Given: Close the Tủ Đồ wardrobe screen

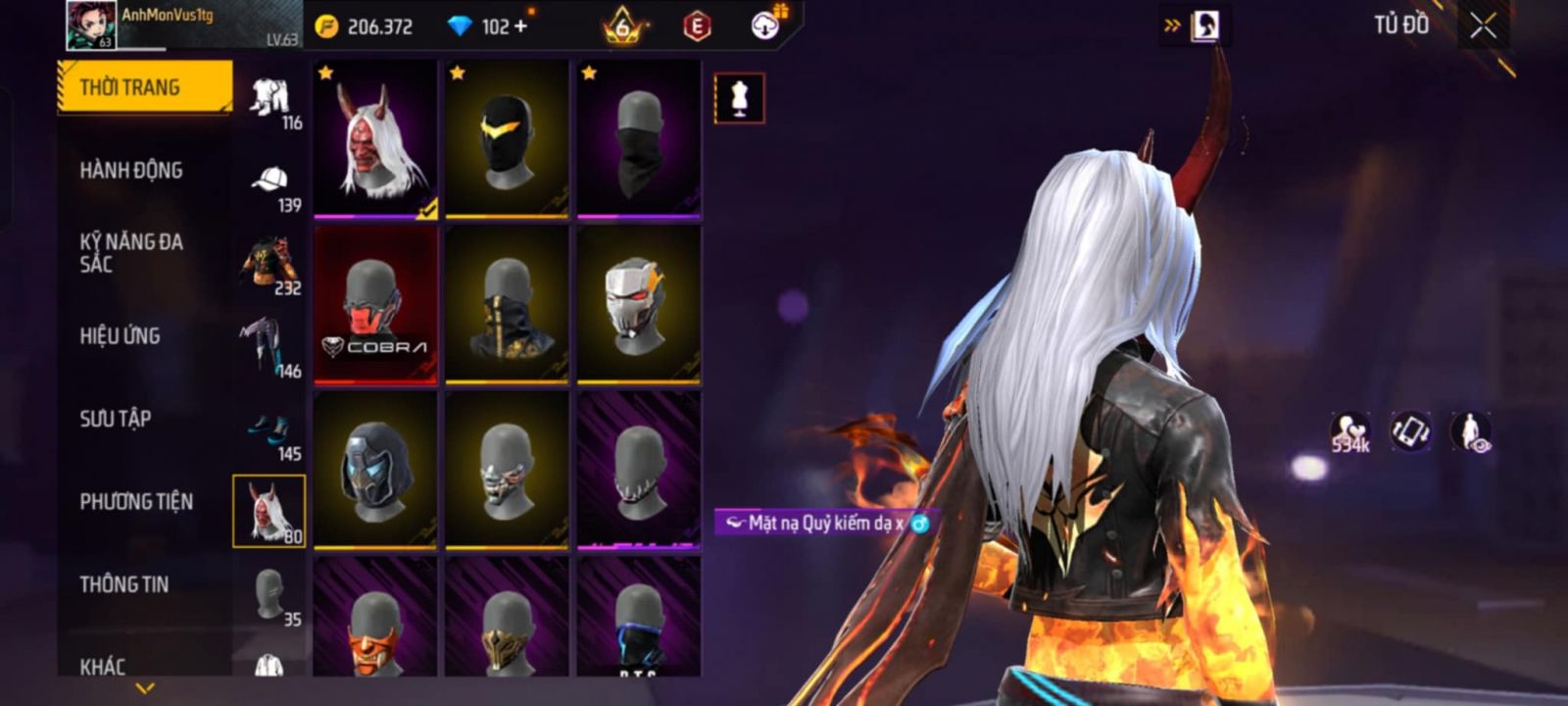Looking at the screenshot, I should (1483, 26).
